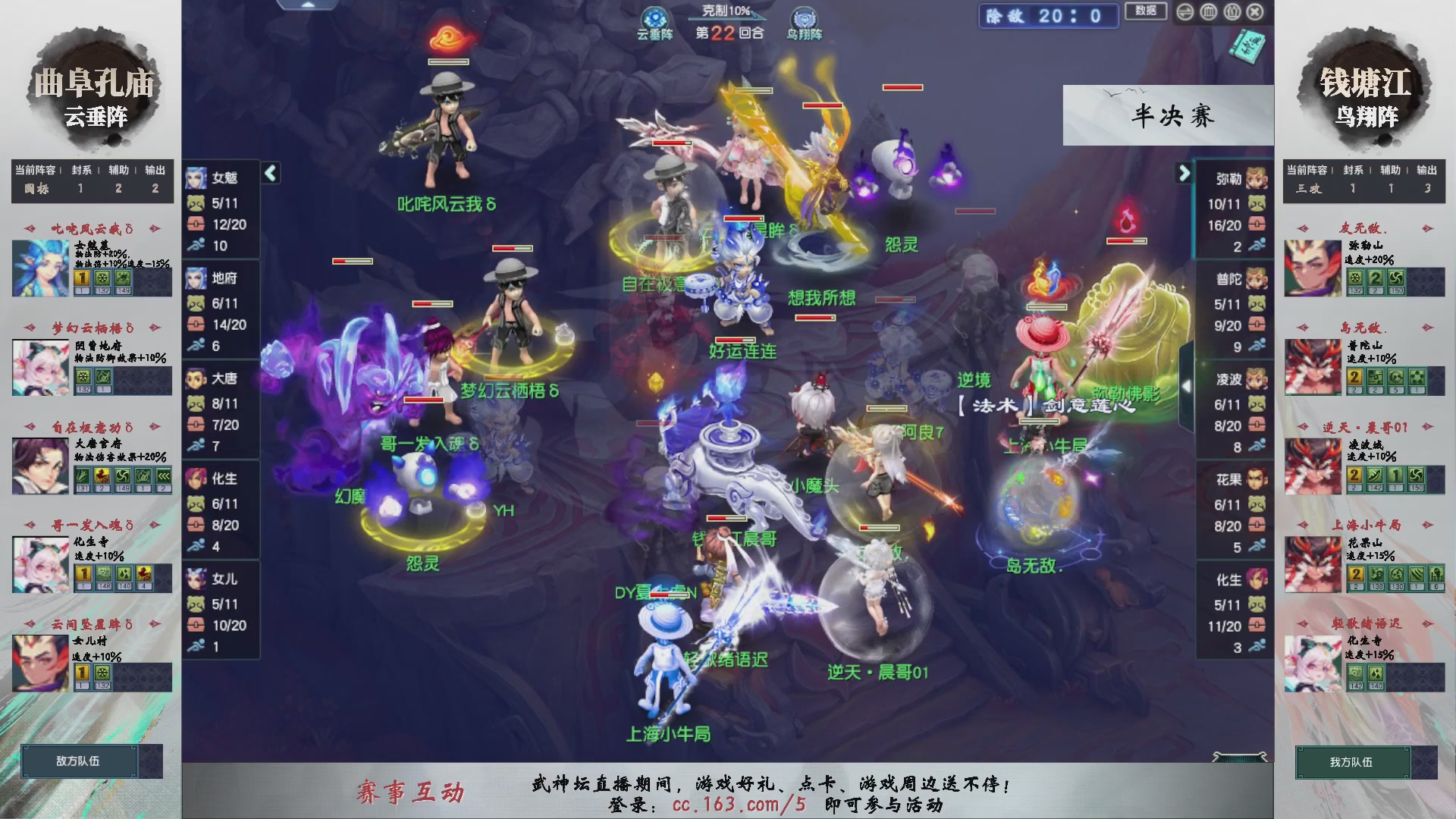Click the treasure chest icon under 地府
1456x819 pixels.
196,325
